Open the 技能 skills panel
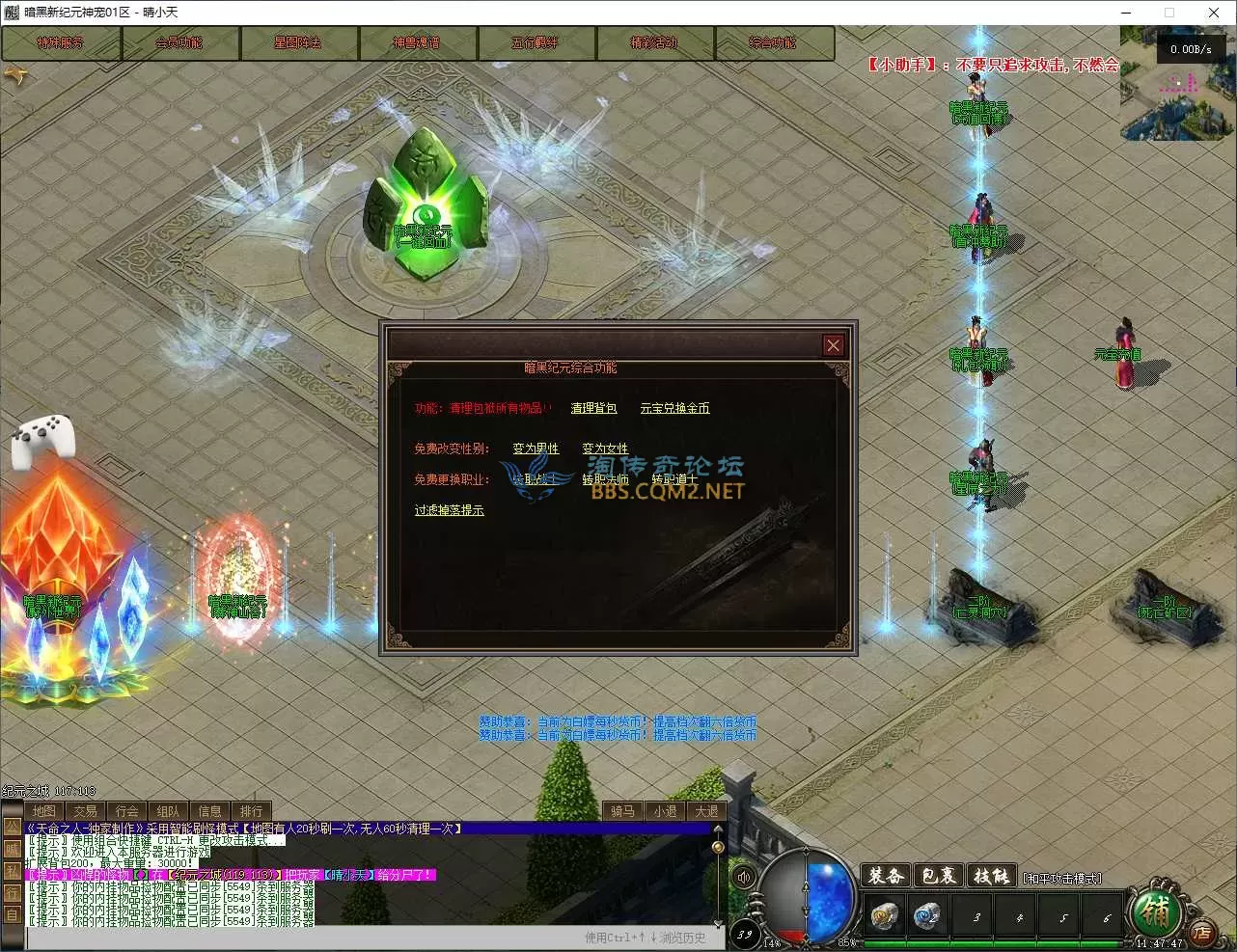Screen dimensions: 1237x952 991,876
